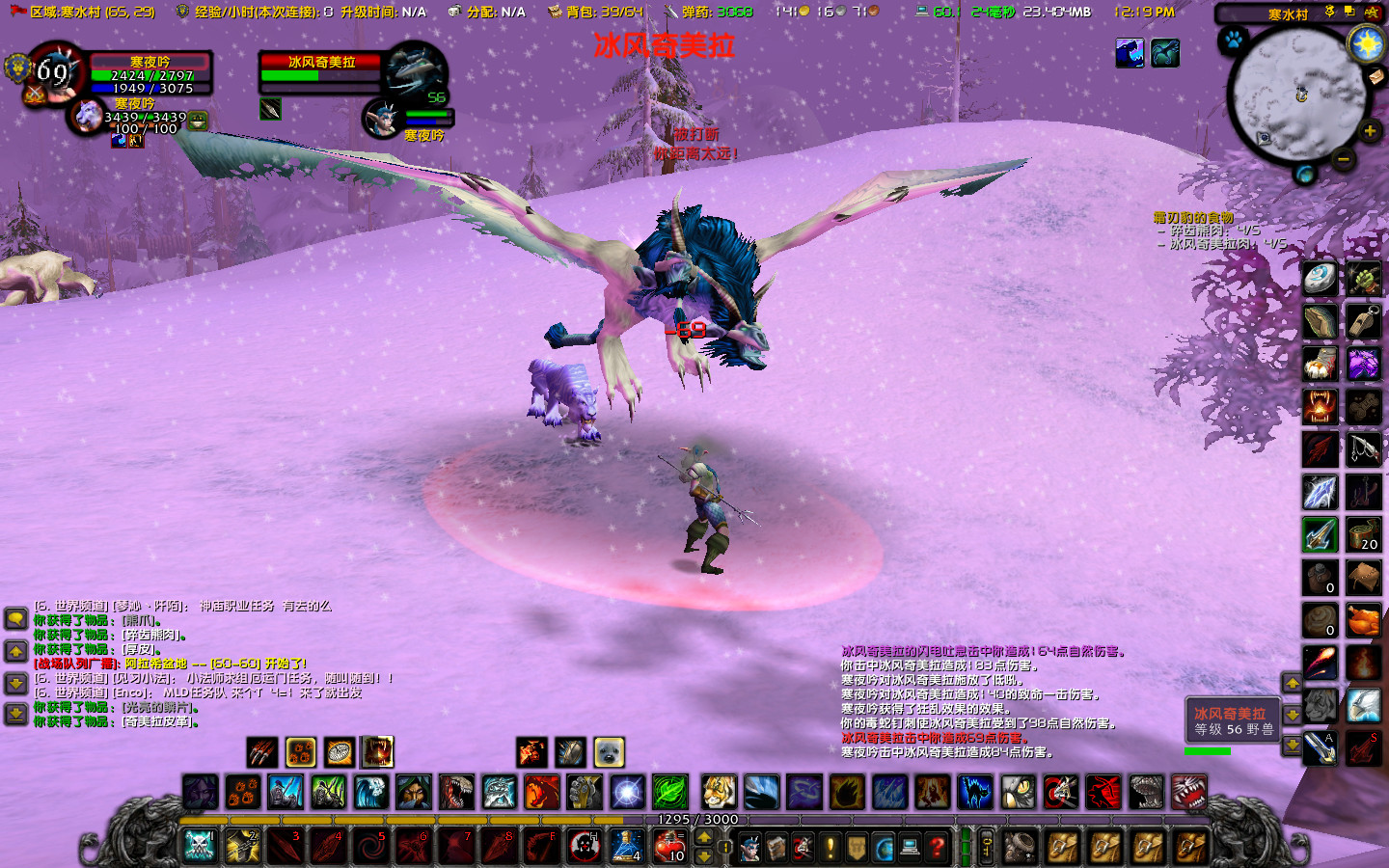Open help via the question mark icon
This screenshot has width=1389, height=868.
click(x=937, y=849)
